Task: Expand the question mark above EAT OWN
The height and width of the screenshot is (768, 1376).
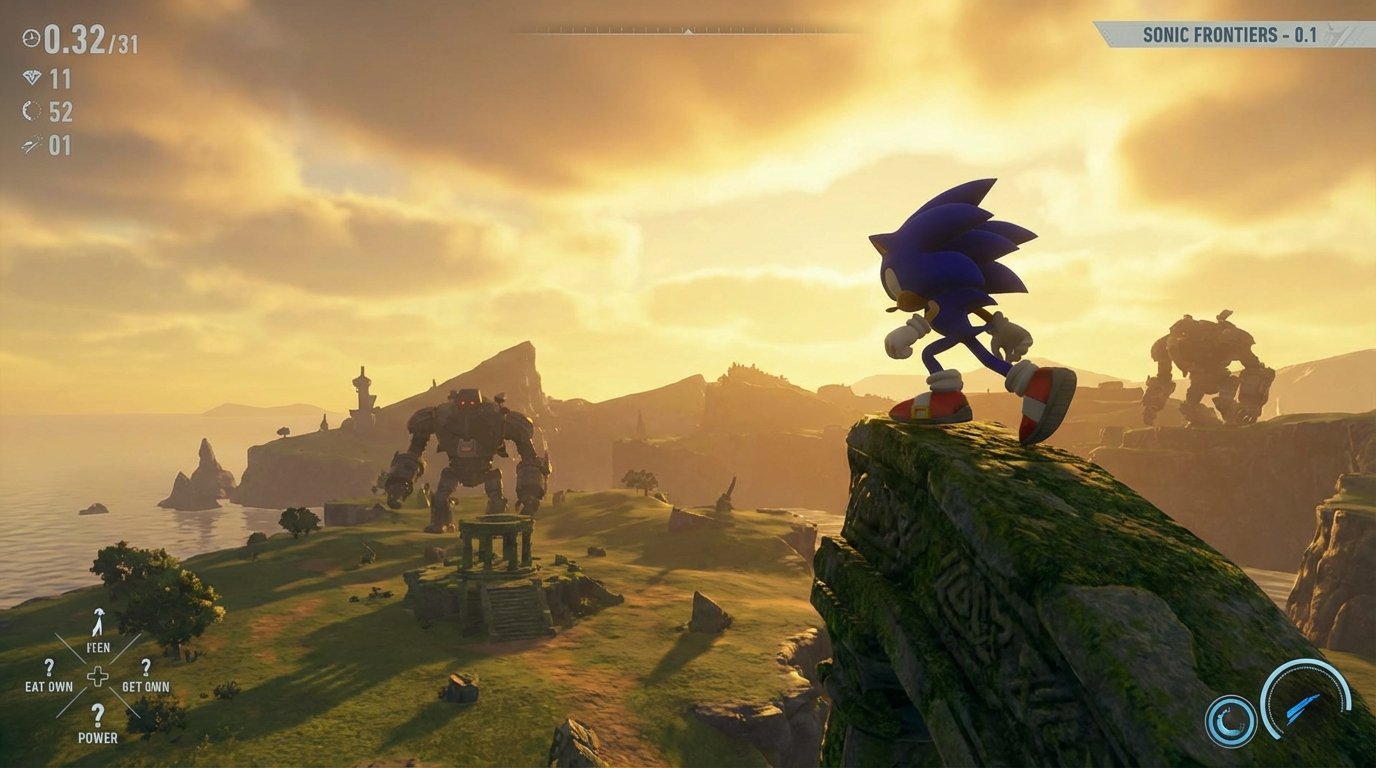Action: pyautogui.click(x=49, y=668)
